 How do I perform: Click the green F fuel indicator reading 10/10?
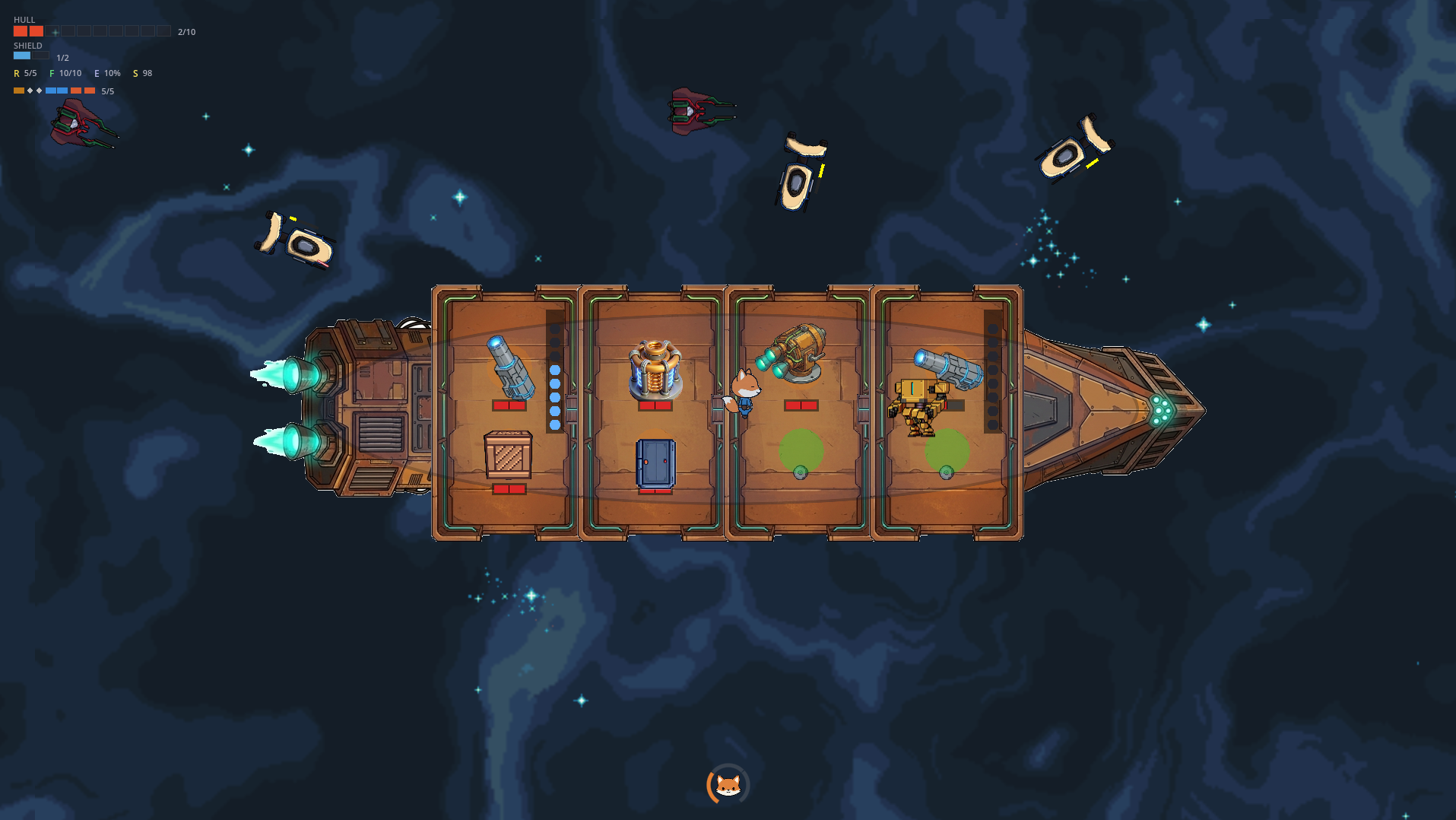[66, 72]
